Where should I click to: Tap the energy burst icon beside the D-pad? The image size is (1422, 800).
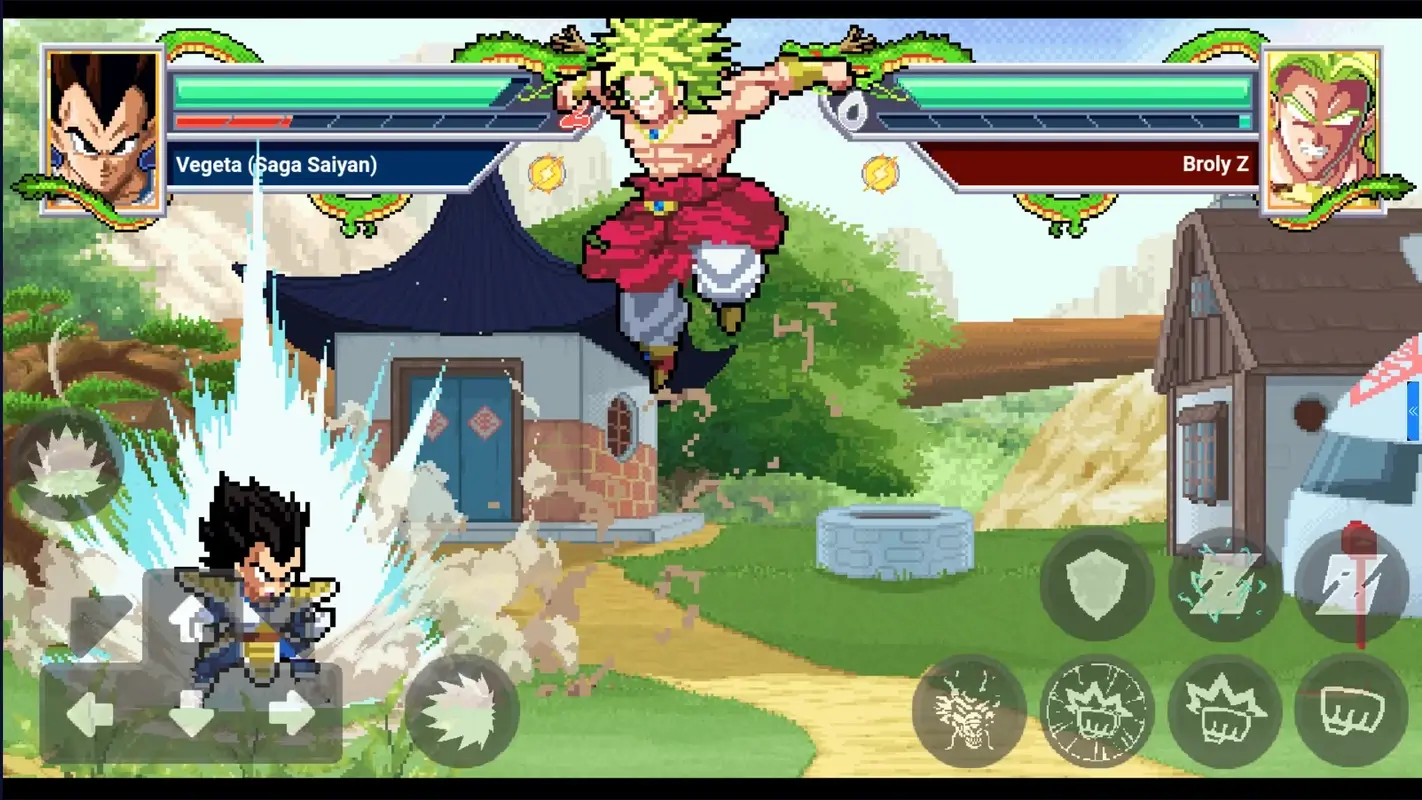460,710
